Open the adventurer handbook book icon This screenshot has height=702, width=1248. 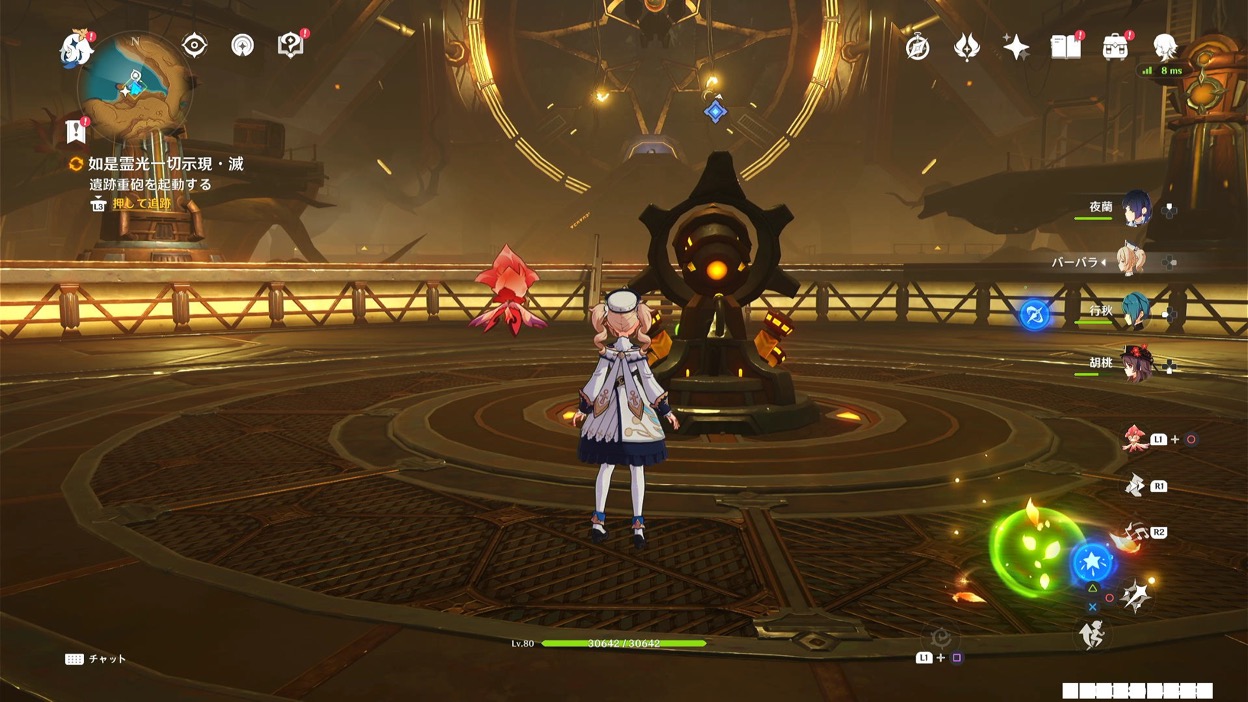click(1066, 47)
